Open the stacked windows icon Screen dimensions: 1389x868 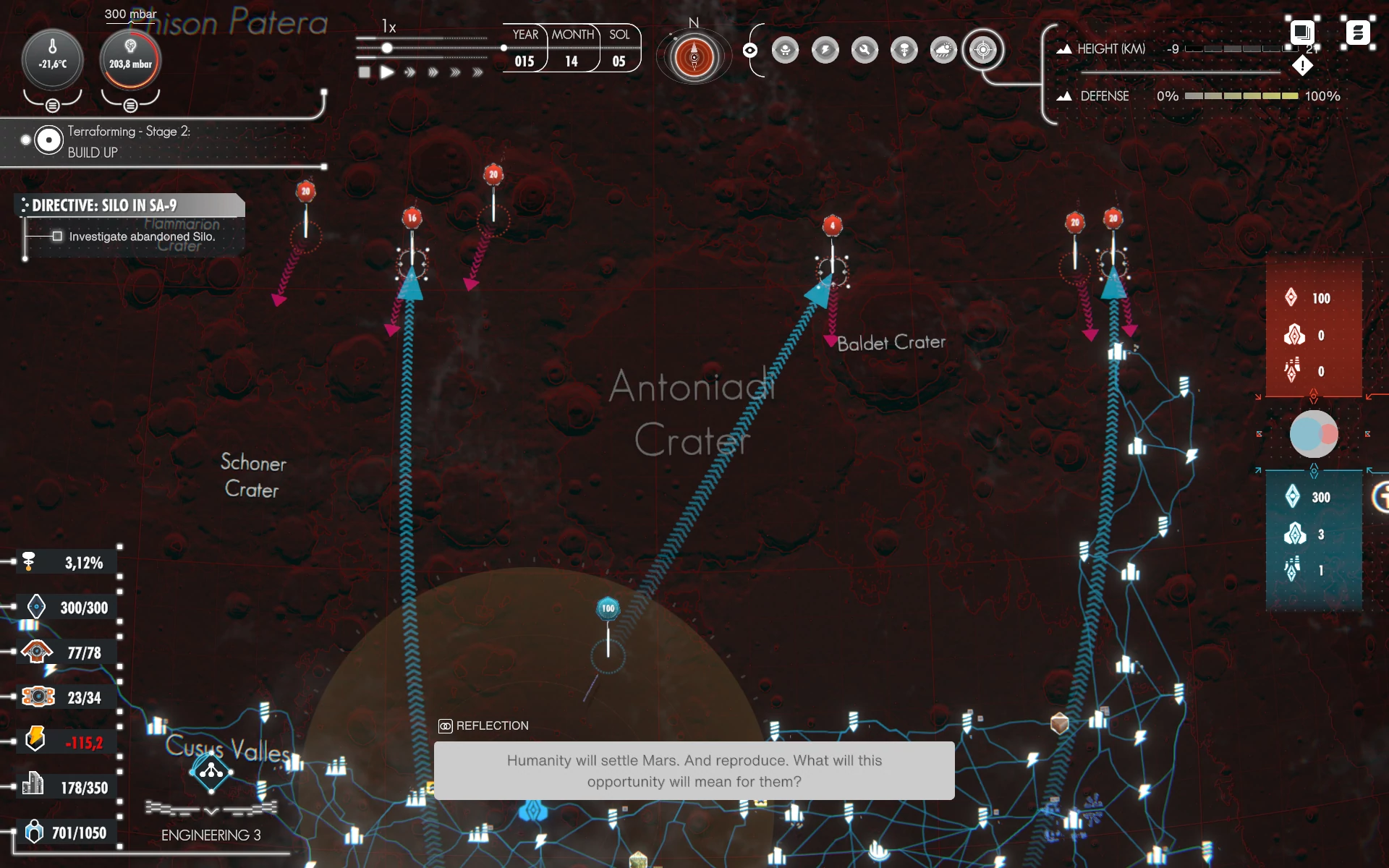click(x=1301, y=33)
